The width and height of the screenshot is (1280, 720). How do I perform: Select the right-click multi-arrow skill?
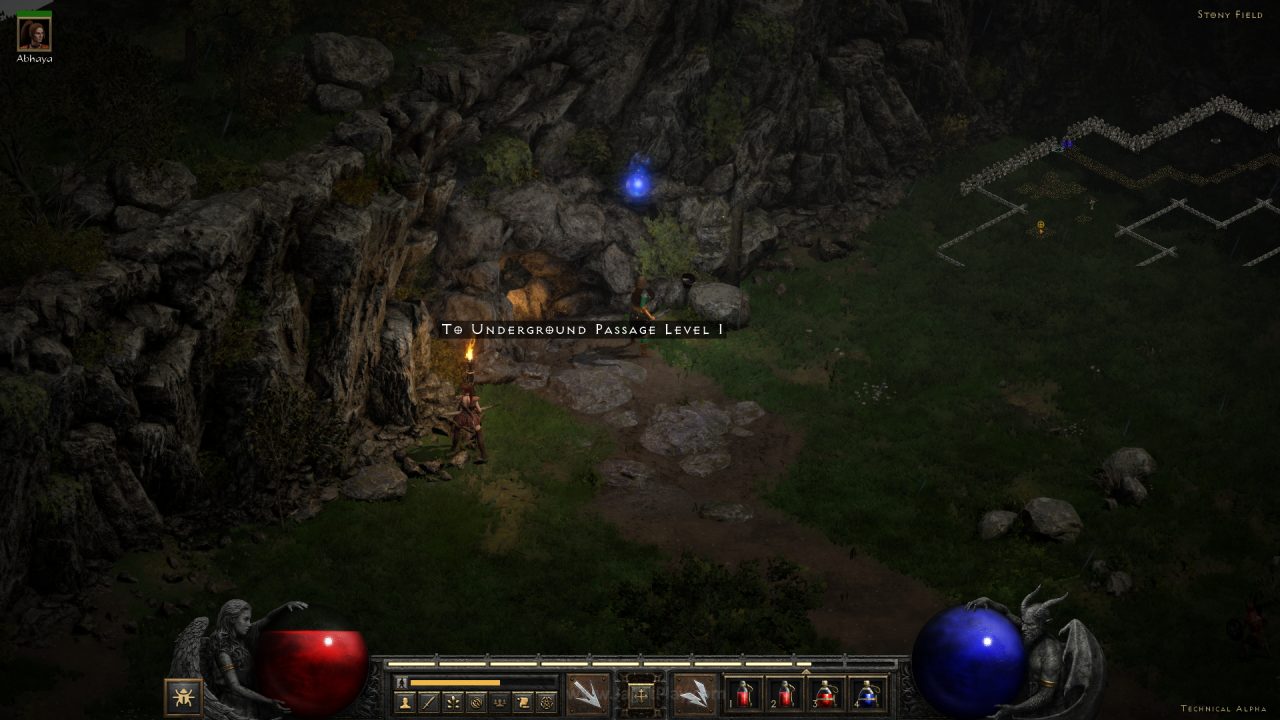click(x=694, y=693)
